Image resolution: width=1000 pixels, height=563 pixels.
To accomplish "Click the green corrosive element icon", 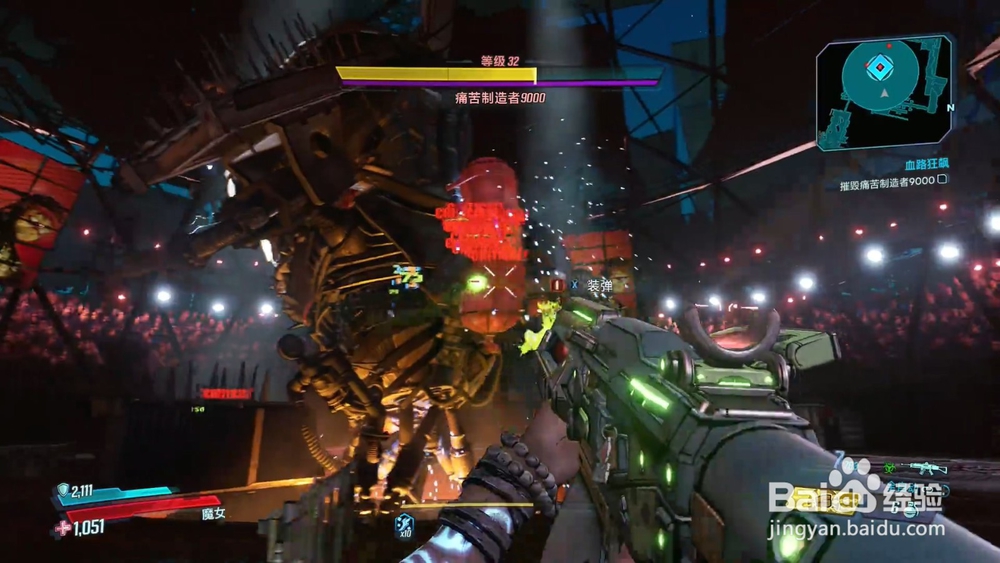I will tap(888, 467).
